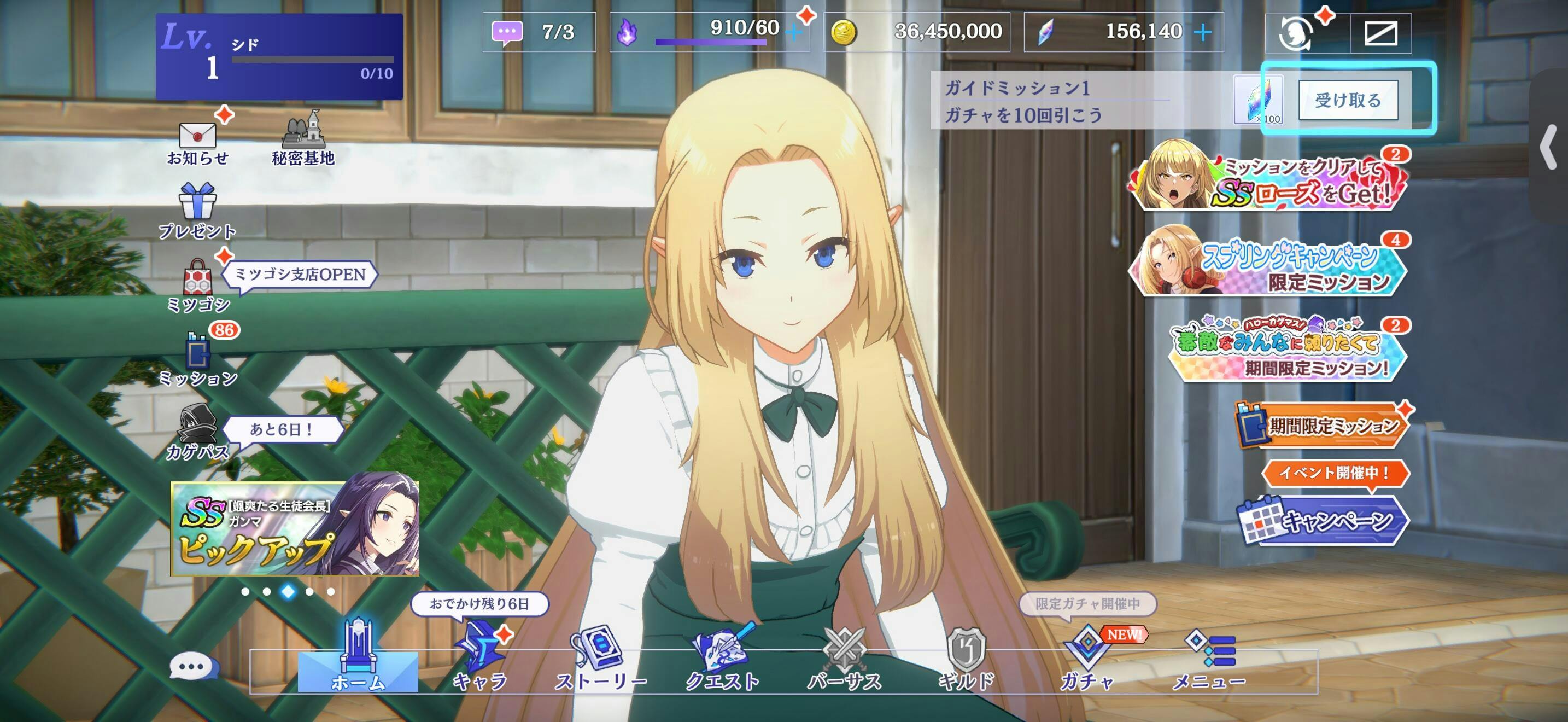Open the ギルド guild tab
This screenshot has height=722, width=1568.
pos(966,661)
